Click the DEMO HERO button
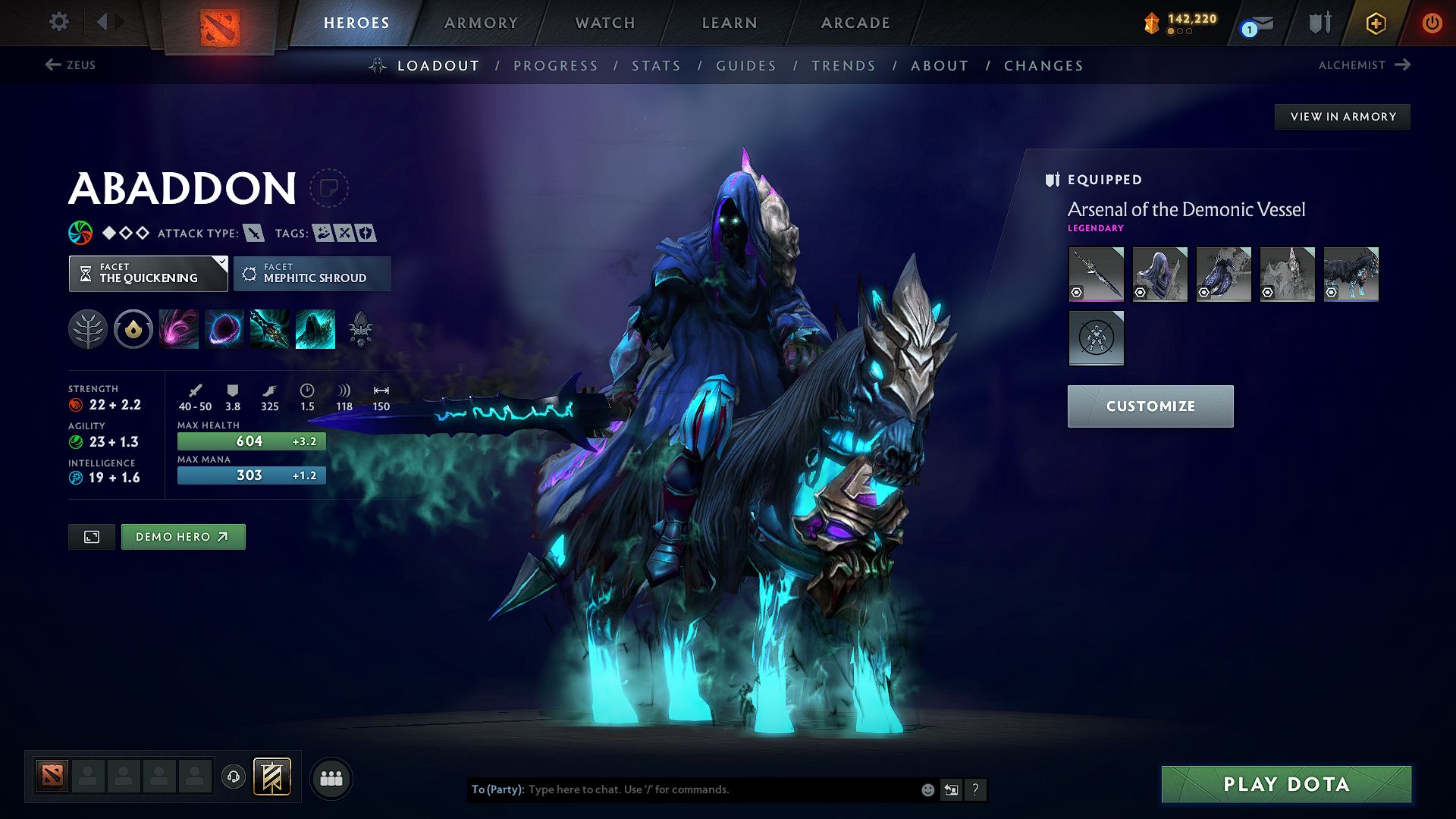 [183, 536]
